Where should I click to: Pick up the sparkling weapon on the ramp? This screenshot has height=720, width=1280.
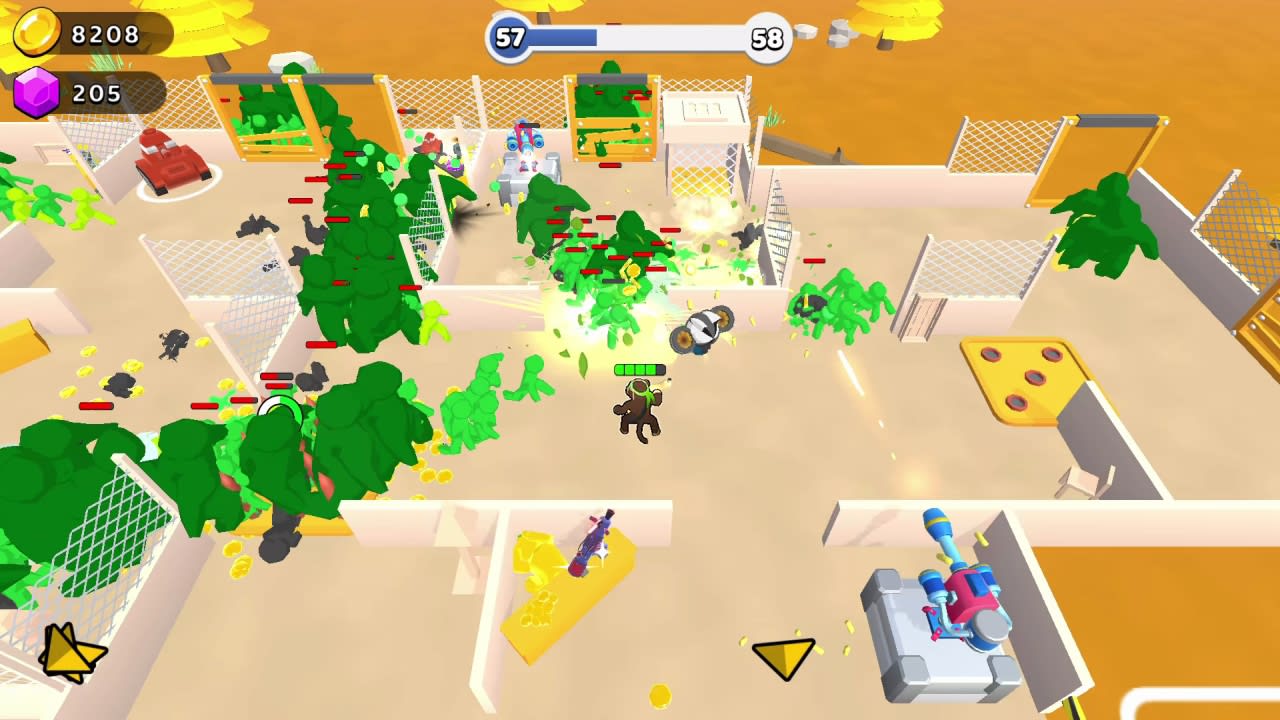592,545
